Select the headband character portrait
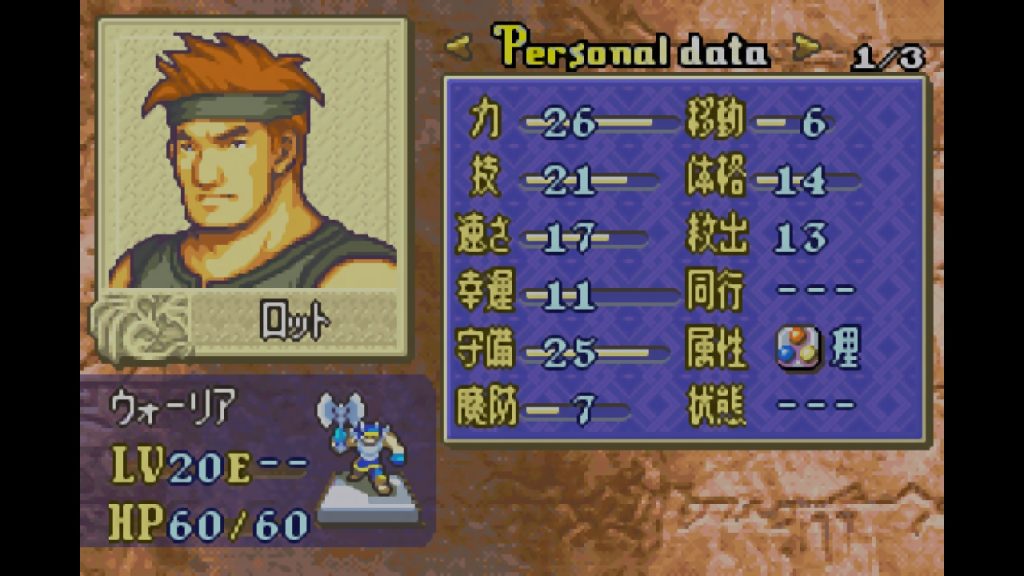The image size is (1024, 576). point(252,160)
